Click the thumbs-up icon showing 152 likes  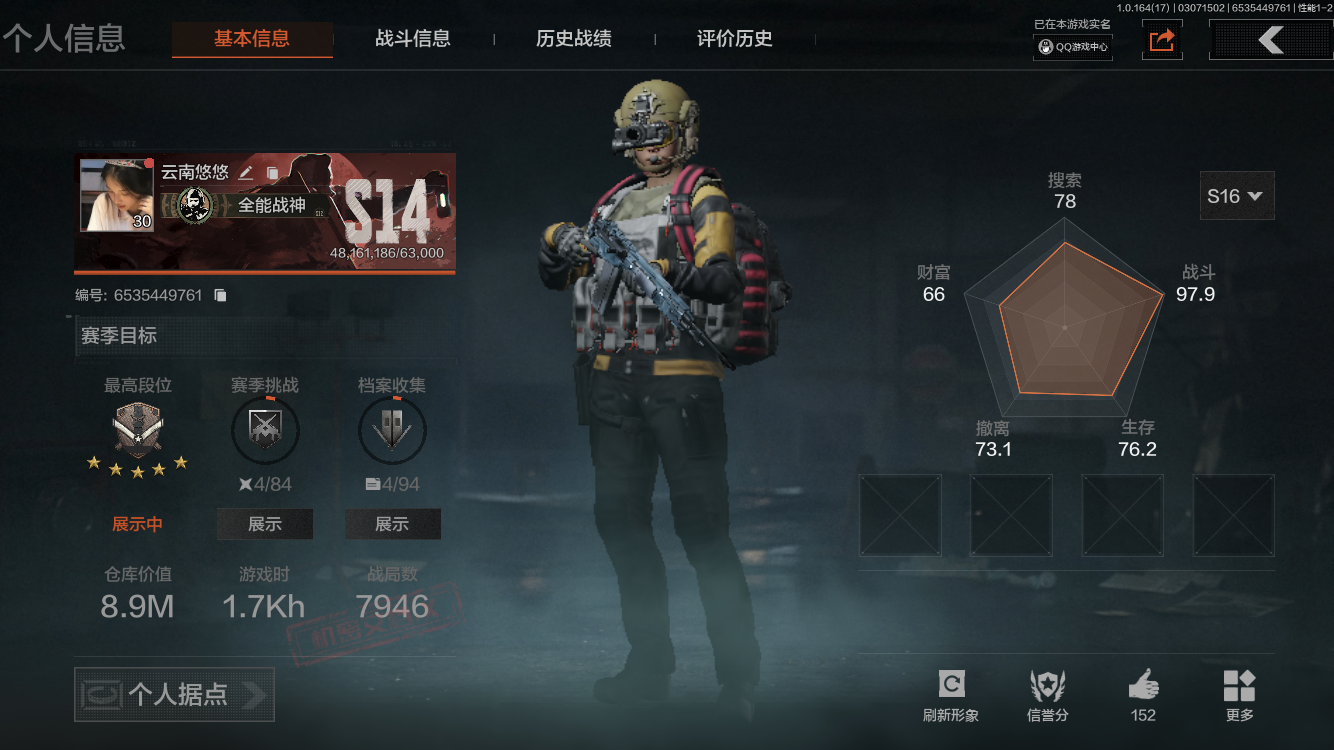pyautogui.click(x=1143, y=686)
